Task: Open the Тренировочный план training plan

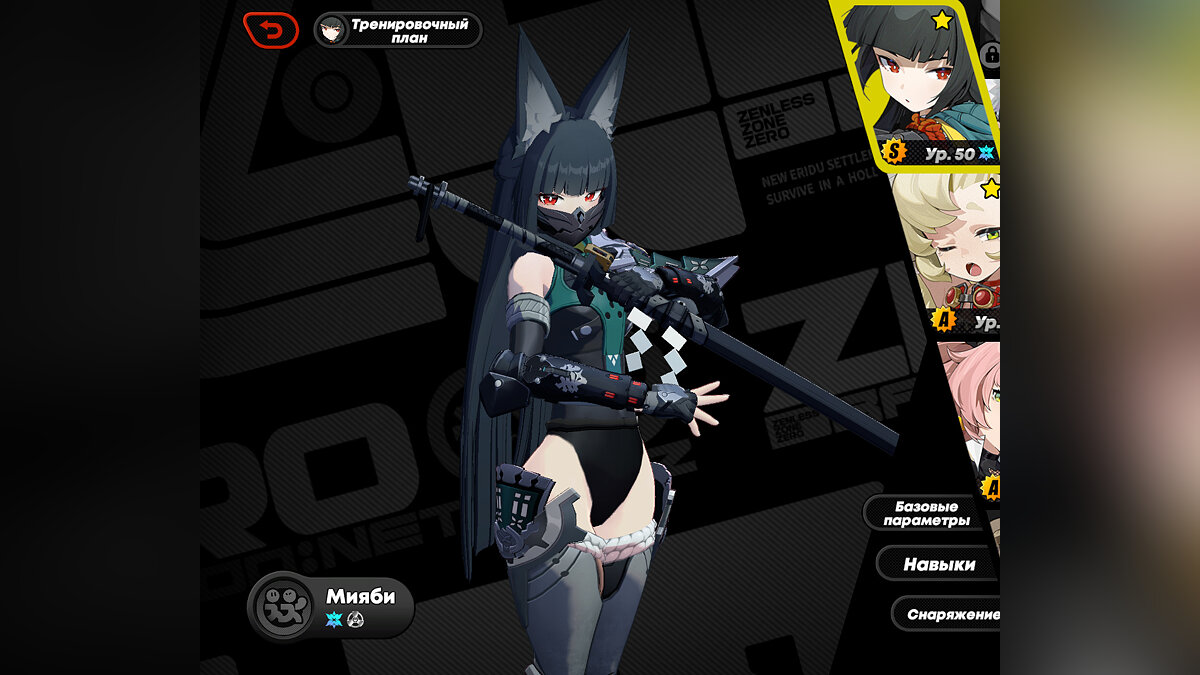Action: [398, 30]
